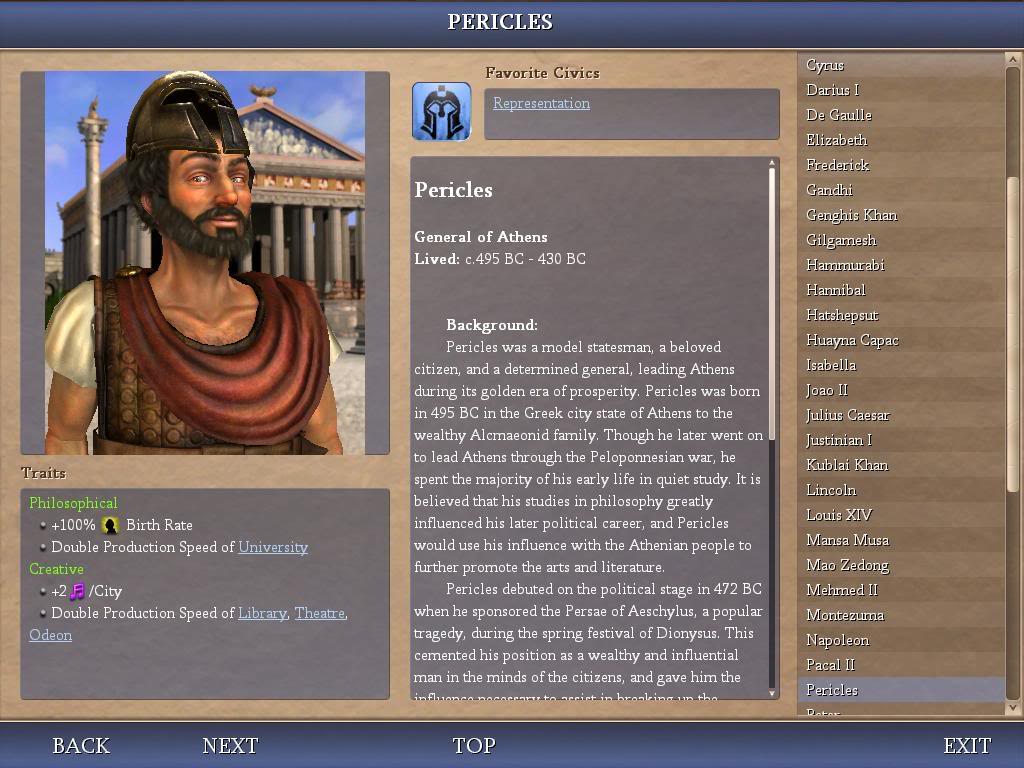The height and width of the screenshot is (768, 1024).
Task: Open the Library building link
Action: click(x=262, y=613)
